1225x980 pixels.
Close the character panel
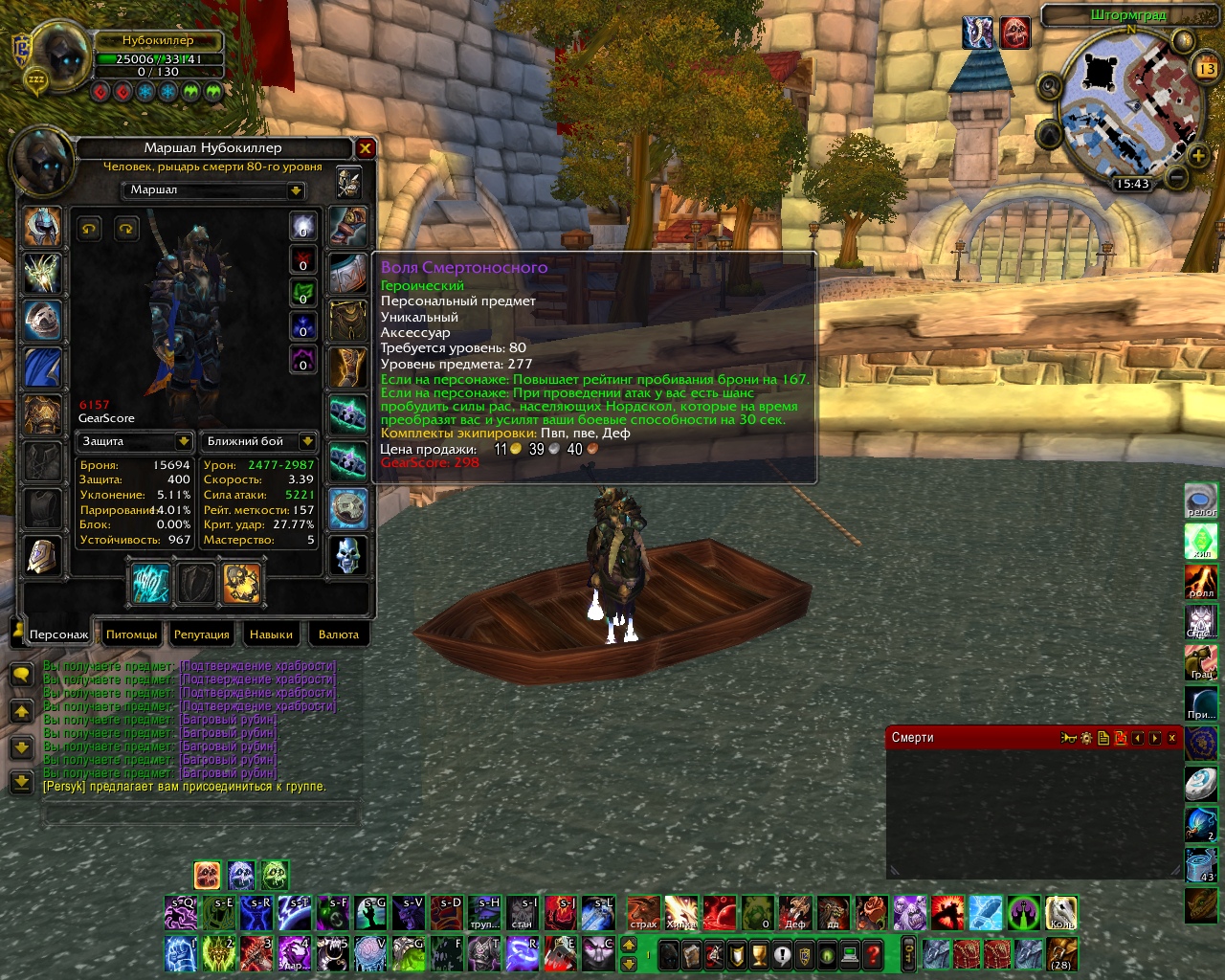click(365, 148)
